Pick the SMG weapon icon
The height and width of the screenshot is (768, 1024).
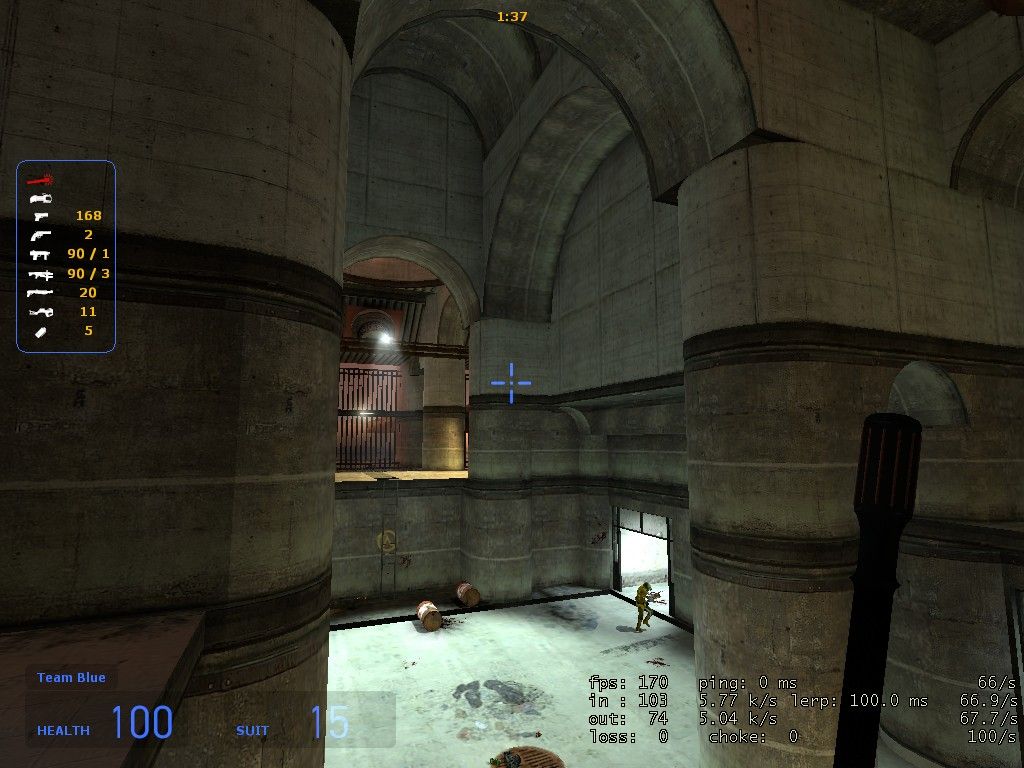click(40, 254)
